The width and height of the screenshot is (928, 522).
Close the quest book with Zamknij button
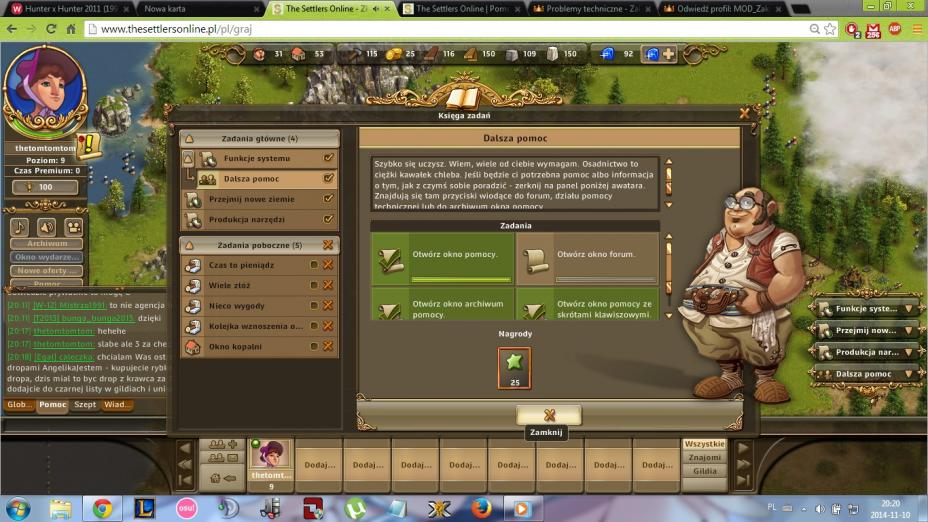(548, 415)
